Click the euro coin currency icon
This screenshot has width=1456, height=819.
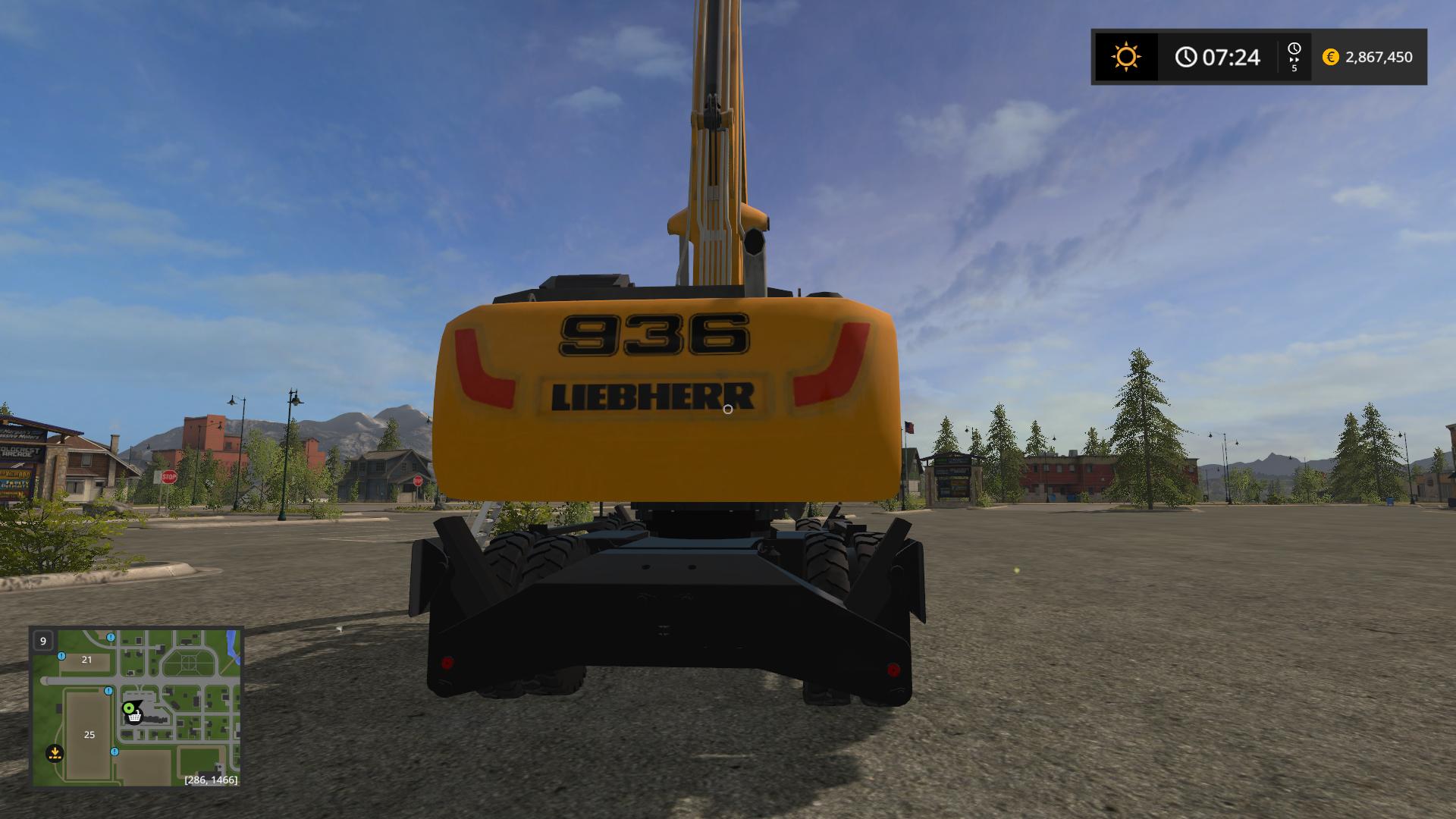tap(1330, 56)
